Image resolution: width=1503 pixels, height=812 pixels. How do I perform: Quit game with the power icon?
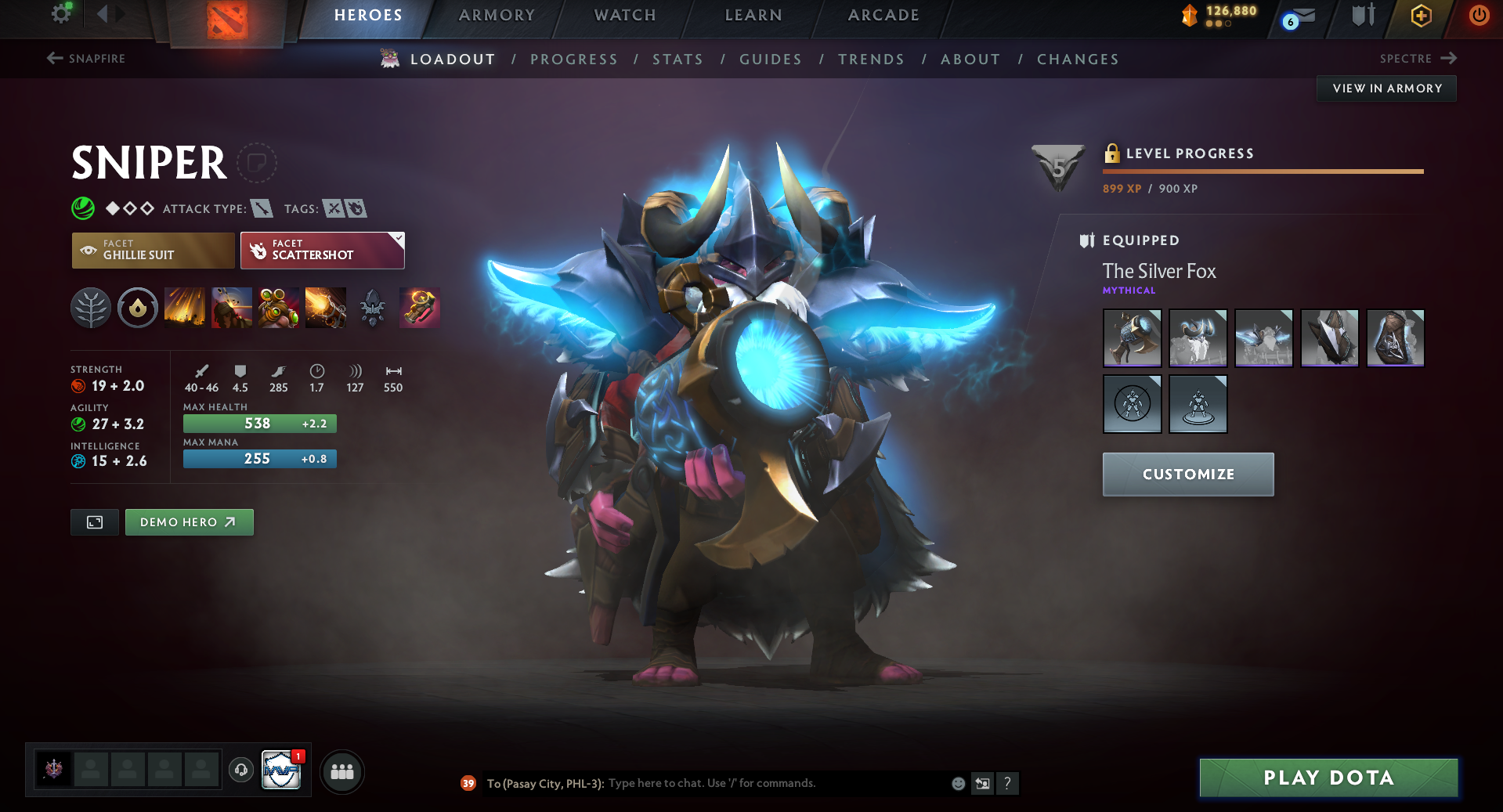pos(1479,16)
